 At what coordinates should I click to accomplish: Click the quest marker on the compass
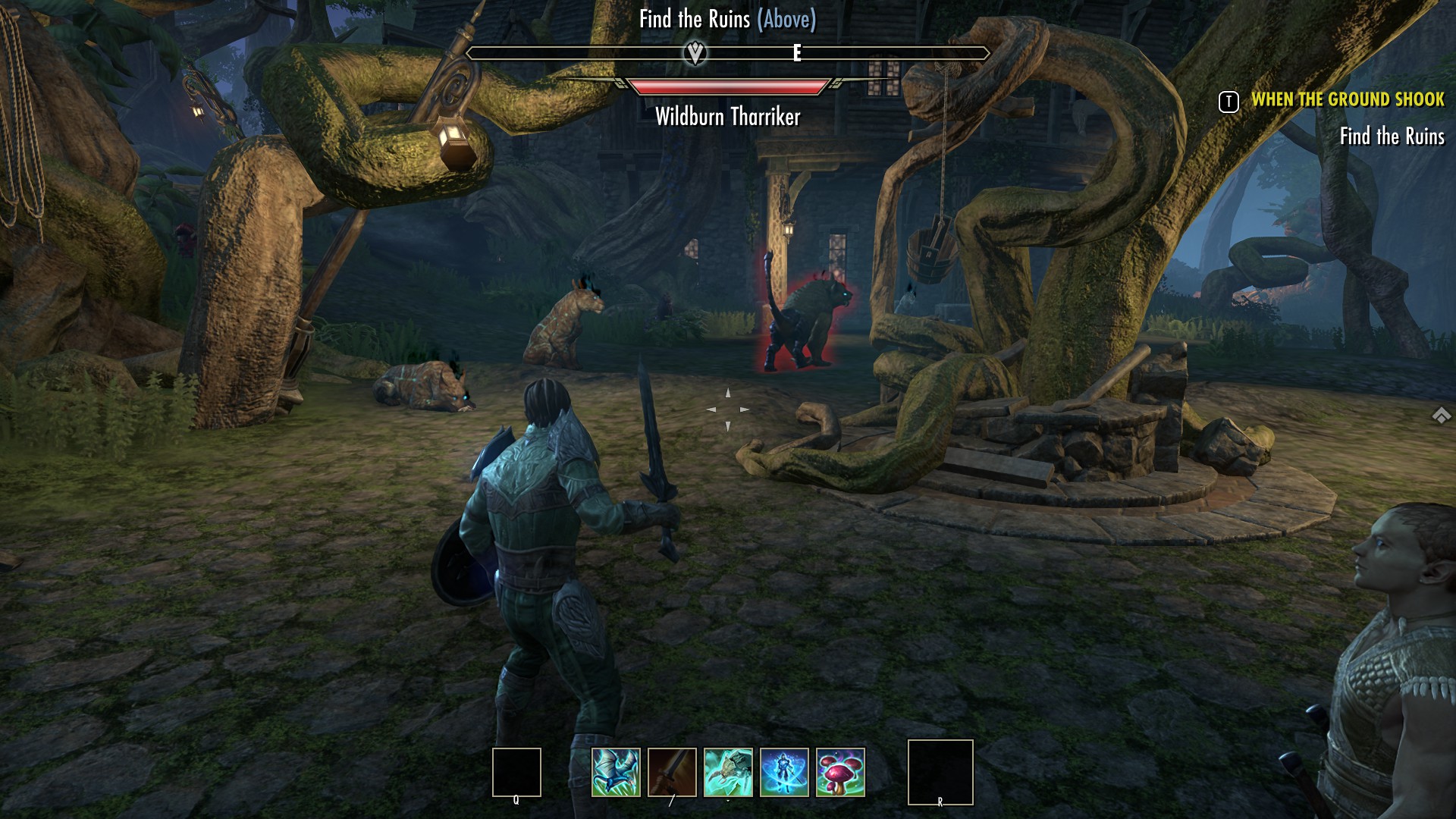tap(695, 53)
